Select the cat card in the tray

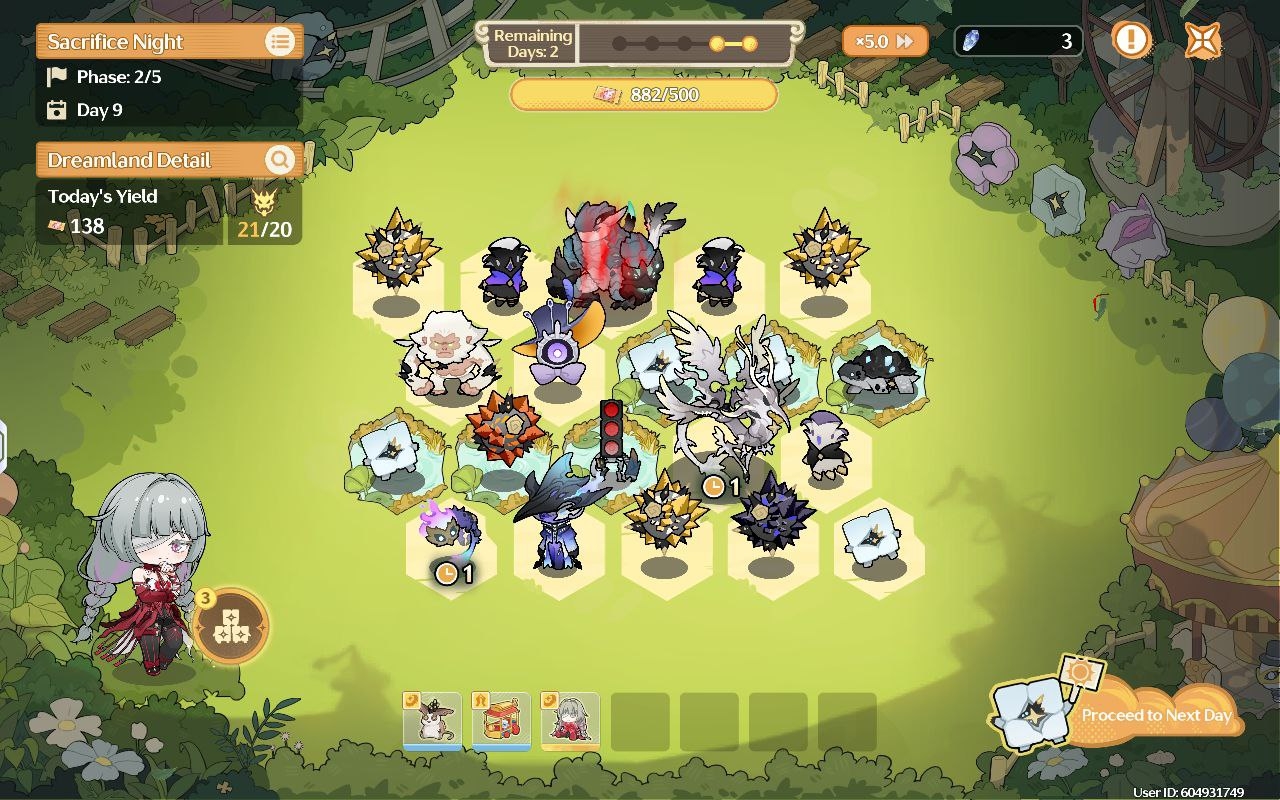coord(432,720)
